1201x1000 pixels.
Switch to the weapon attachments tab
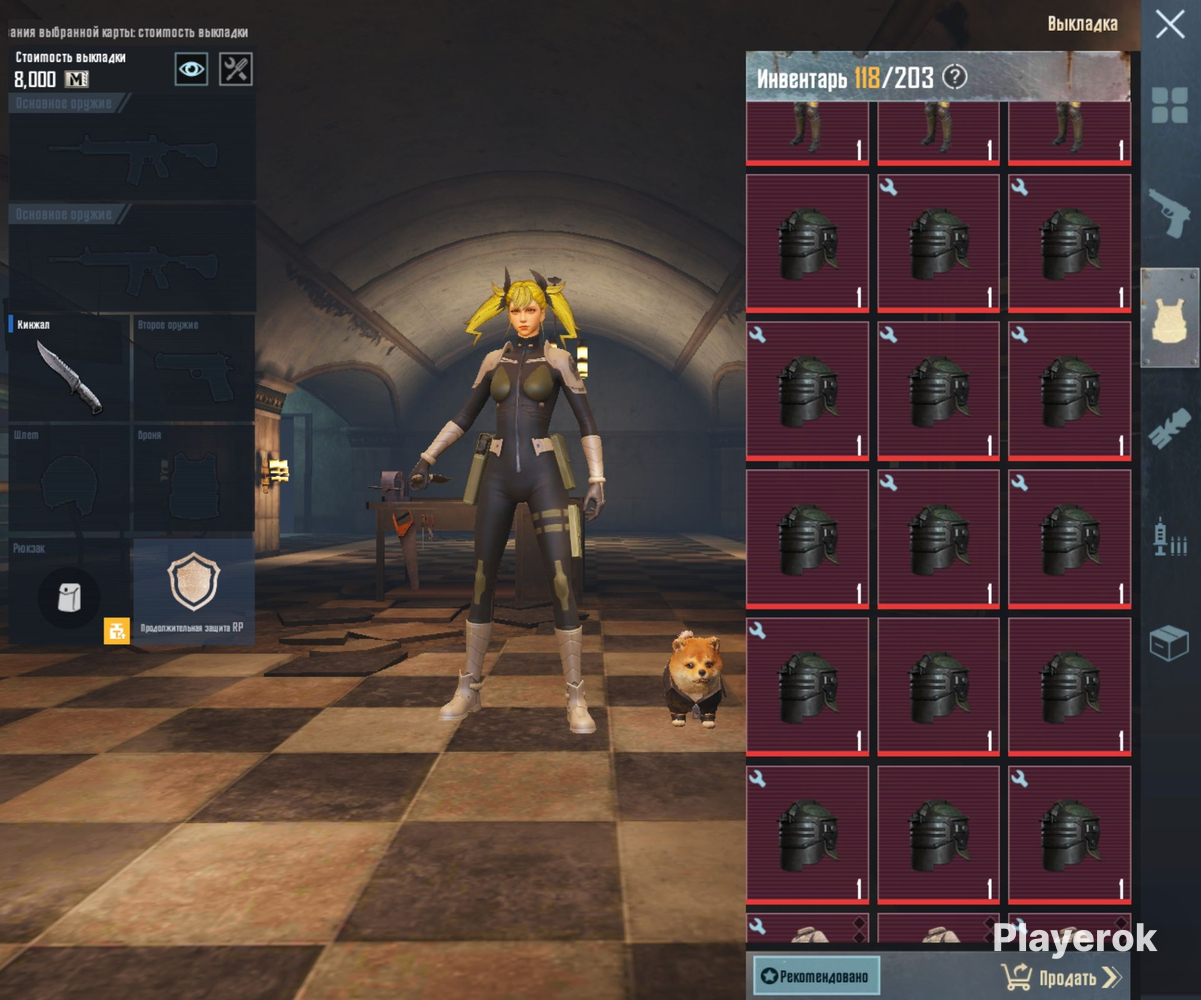coord(1169,428)
